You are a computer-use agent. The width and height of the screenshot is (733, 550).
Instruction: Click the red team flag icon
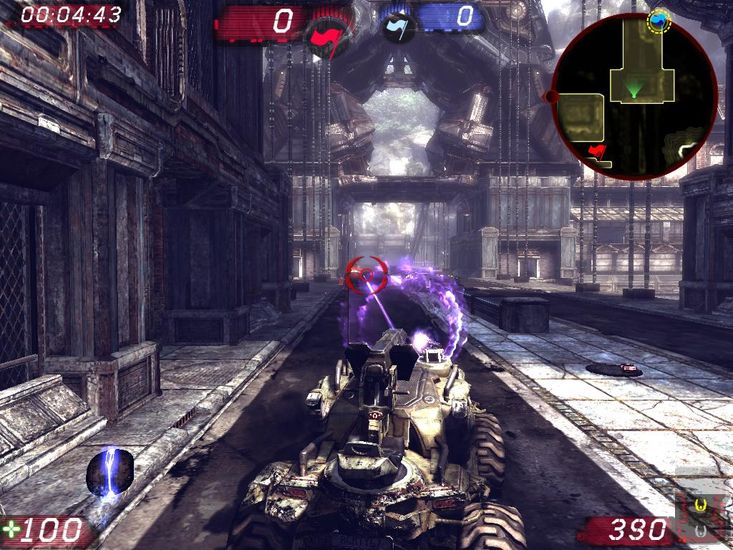pyautogui.click(x=325, y=35)
